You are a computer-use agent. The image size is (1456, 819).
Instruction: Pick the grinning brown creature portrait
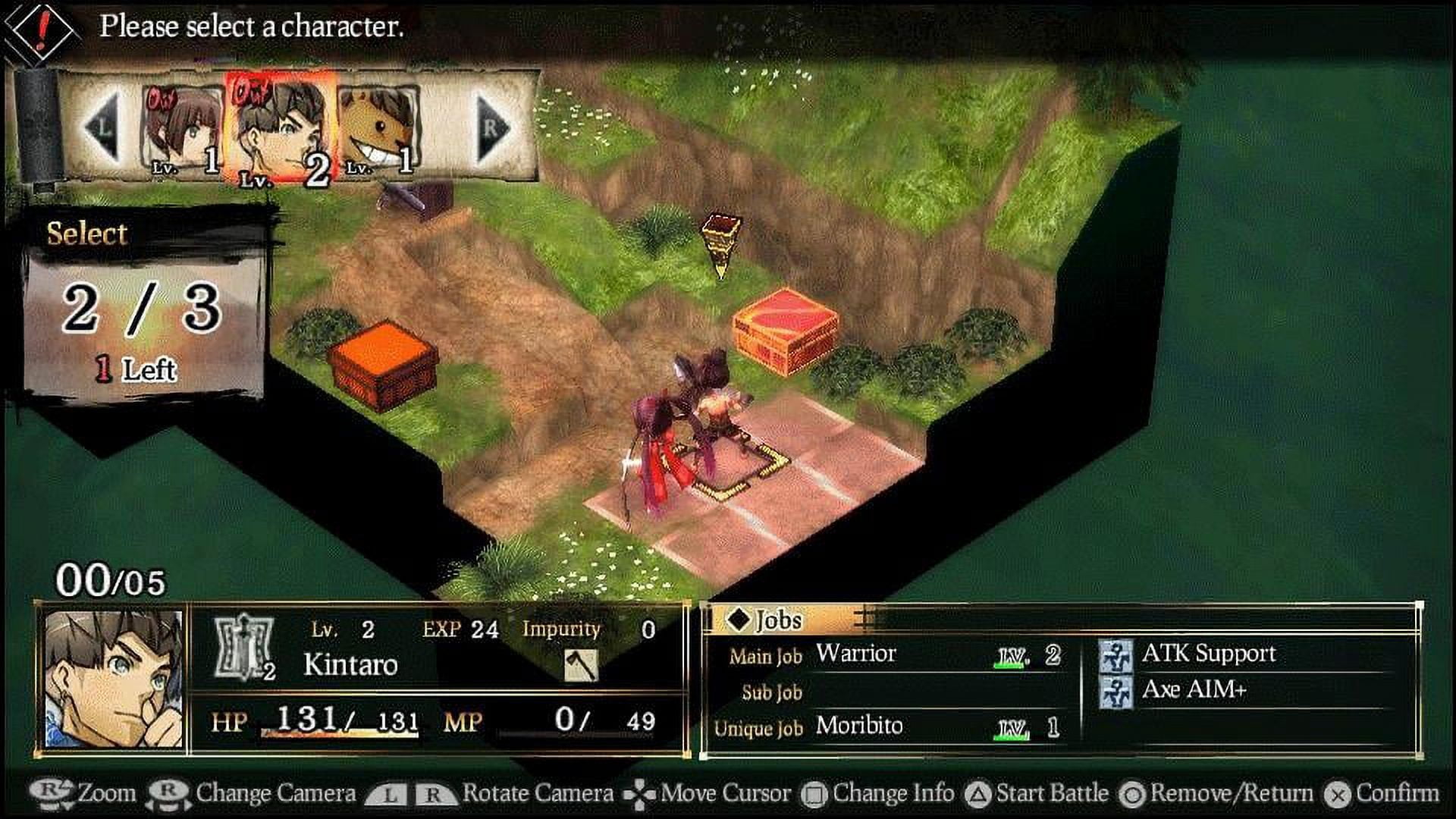[x=379, y=129]
